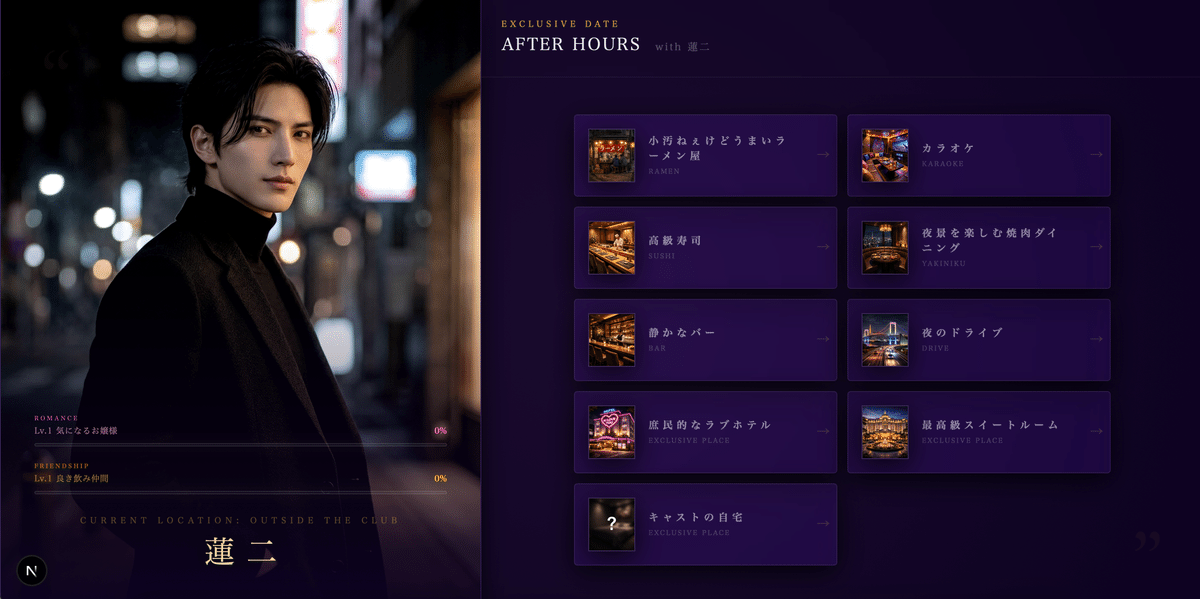Select the Karaoke date spot
This screenshot has width=1200, height=599.
click(x=978, y=155)
